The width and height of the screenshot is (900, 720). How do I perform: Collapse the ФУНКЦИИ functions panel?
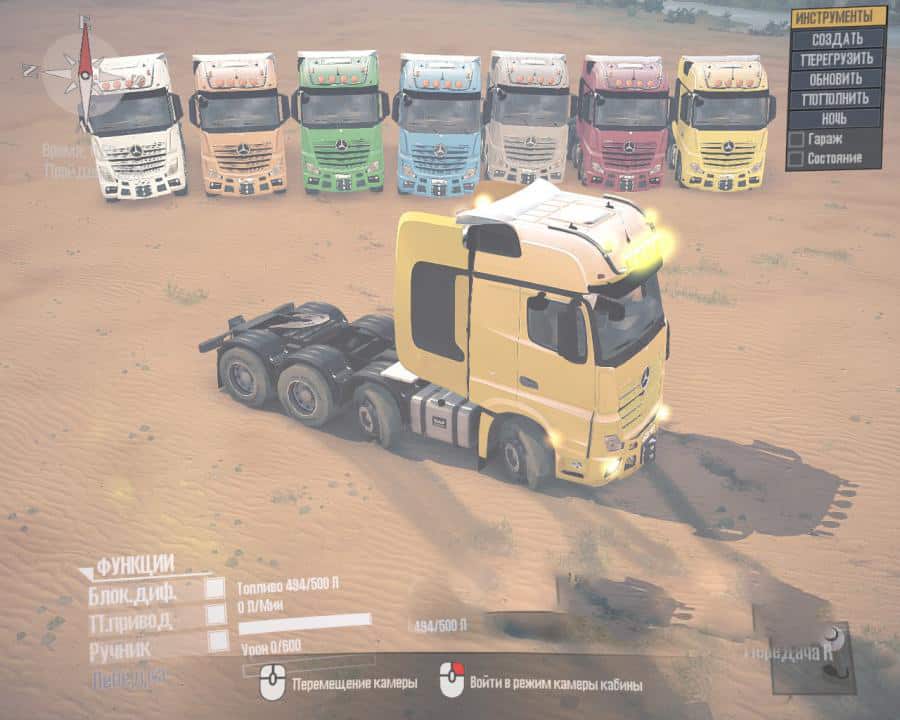(136, 565)
